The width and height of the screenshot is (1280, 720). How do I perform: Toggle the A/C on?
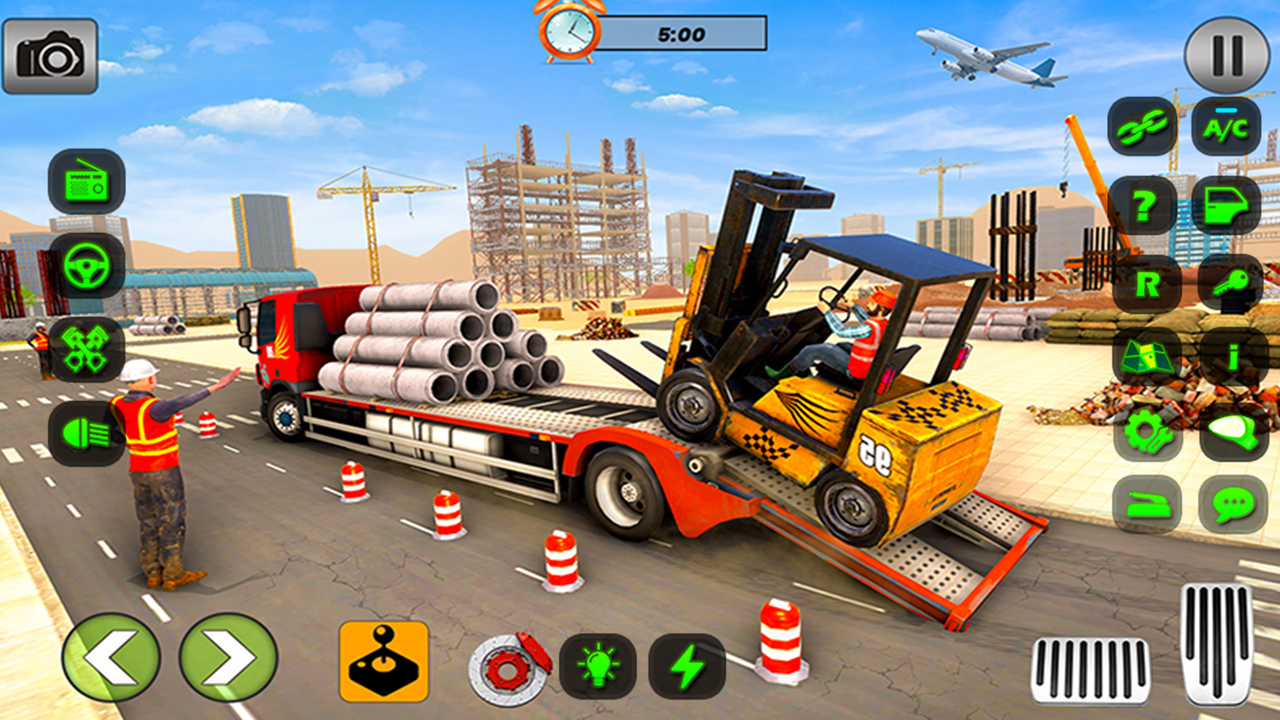click(1227, 129)
